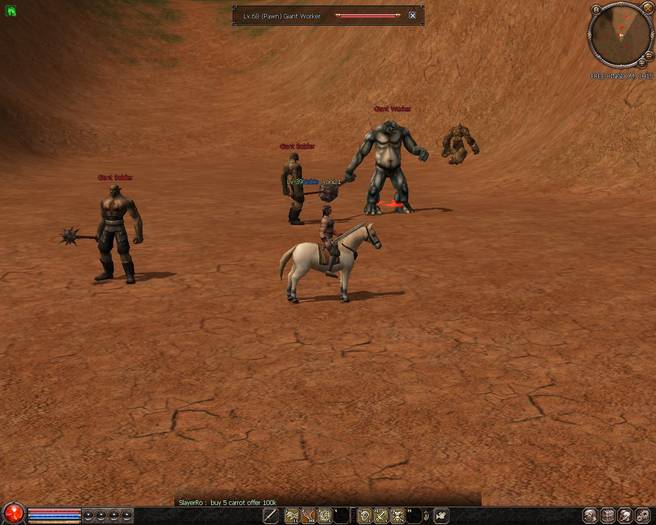Click the small button at minimap's top-left
The image size is (656, 525).
595,10
